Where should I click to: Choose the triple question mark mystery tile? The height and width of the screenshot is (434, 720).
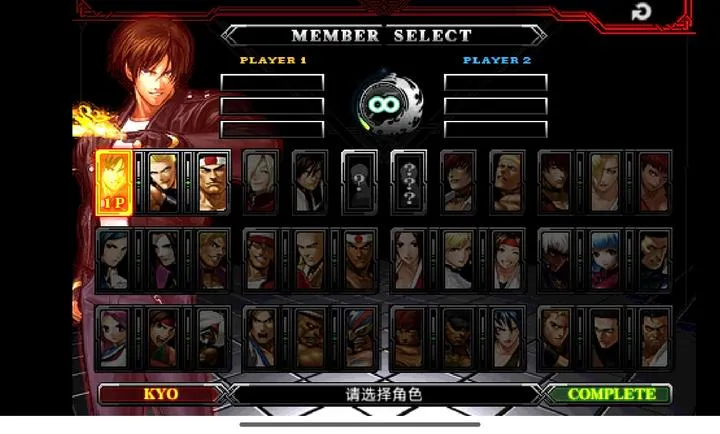click(x=409, y=181)
